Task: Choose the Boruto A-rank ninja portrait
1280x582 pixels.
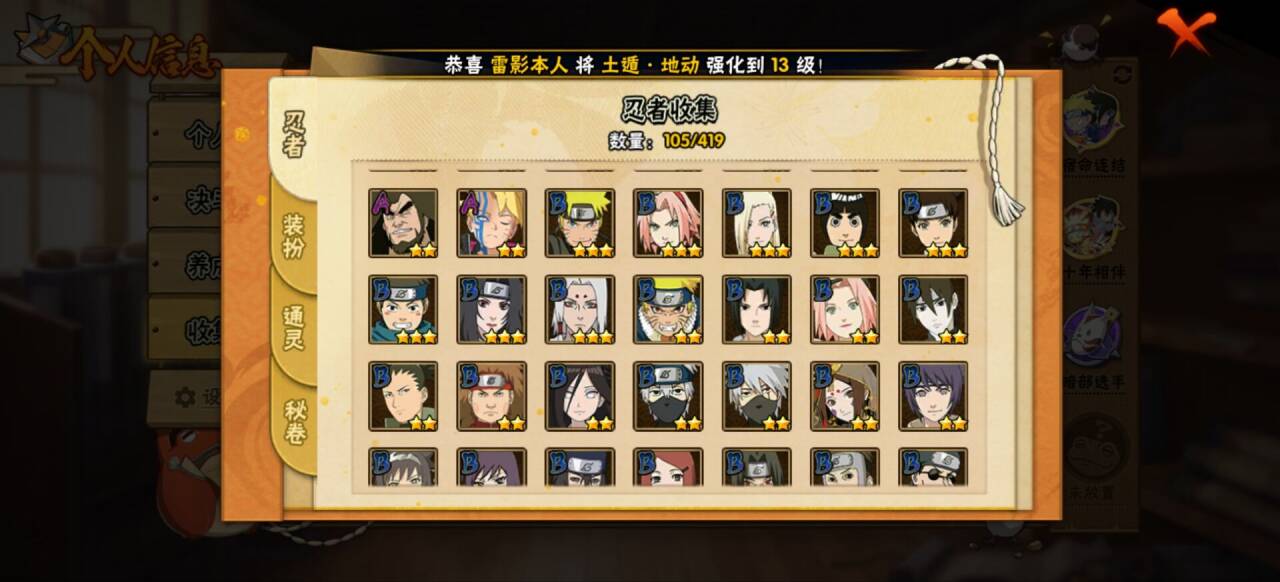Action: [492, 223]
